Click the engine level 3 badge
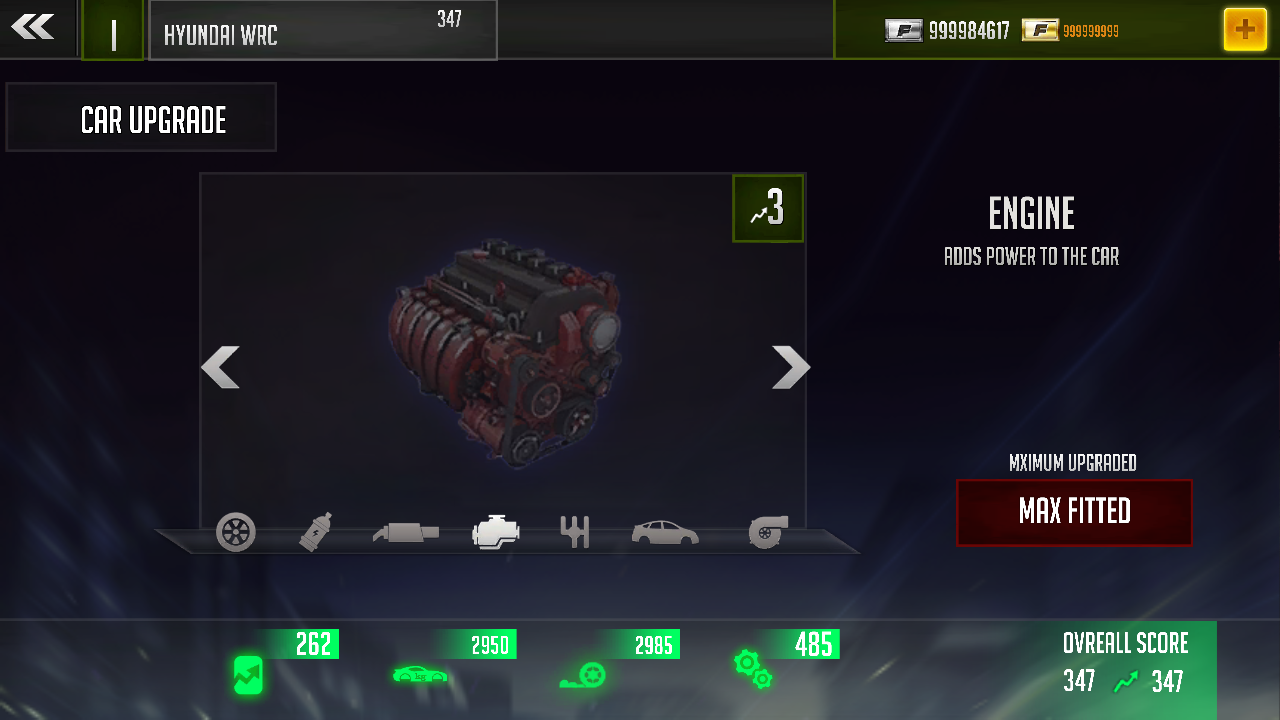 pyautogui.click(x=767, y=208)
